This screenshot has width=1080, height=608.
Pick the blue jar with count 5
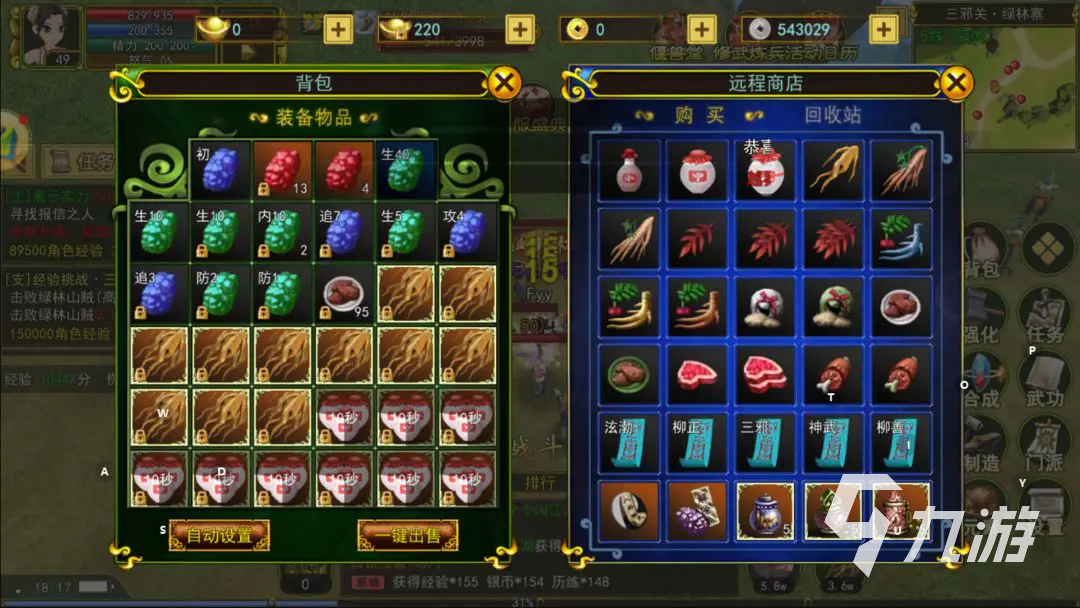pos(765,511)
